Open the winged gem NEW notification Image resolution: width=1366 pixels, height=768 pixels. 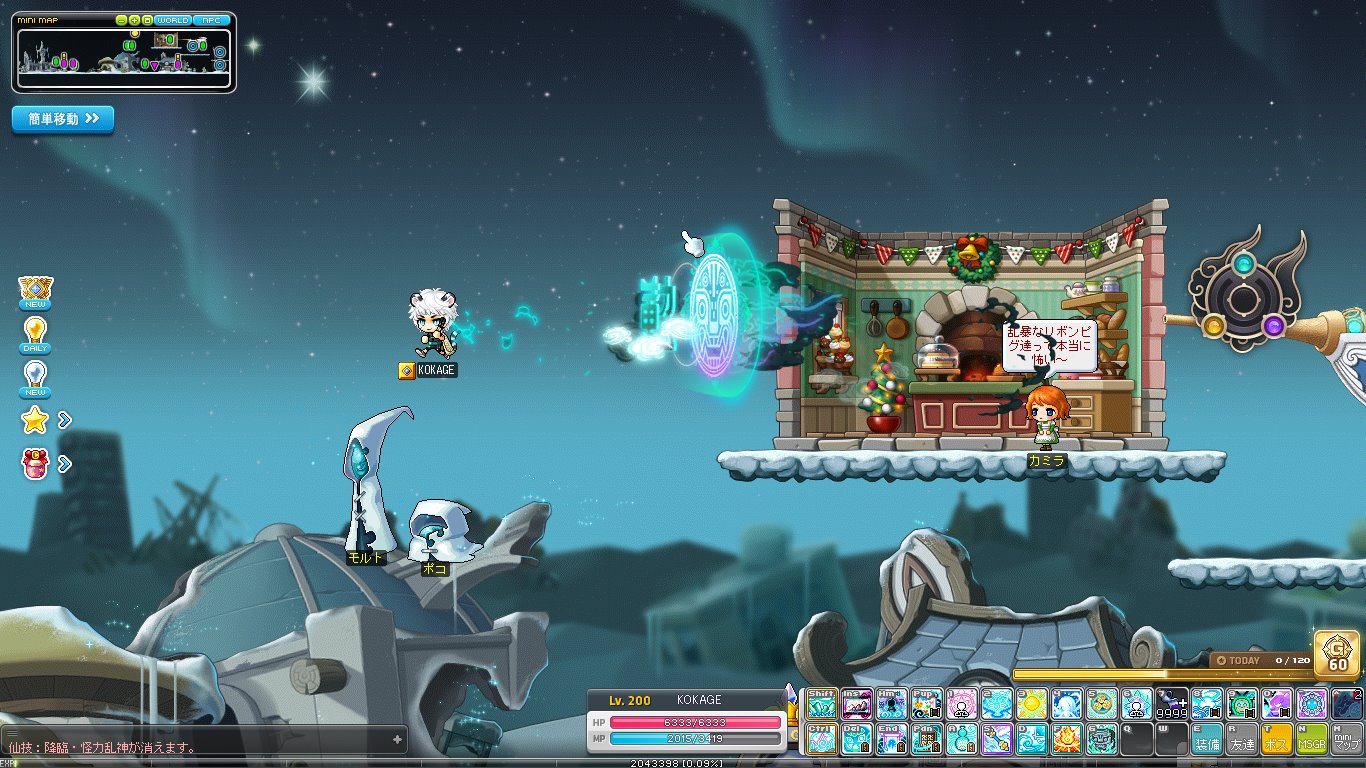coord(35,290)
